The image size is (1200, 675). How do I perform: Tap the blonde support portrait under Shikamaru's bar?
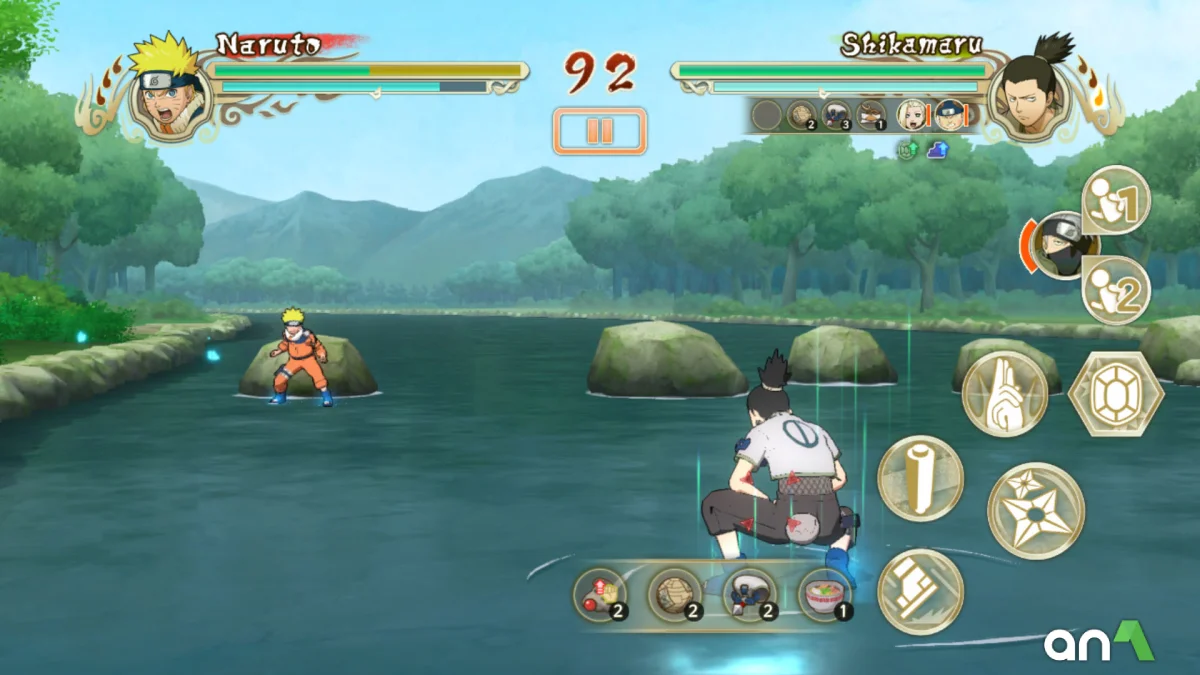pyautogui.click(x=911, y=115)
